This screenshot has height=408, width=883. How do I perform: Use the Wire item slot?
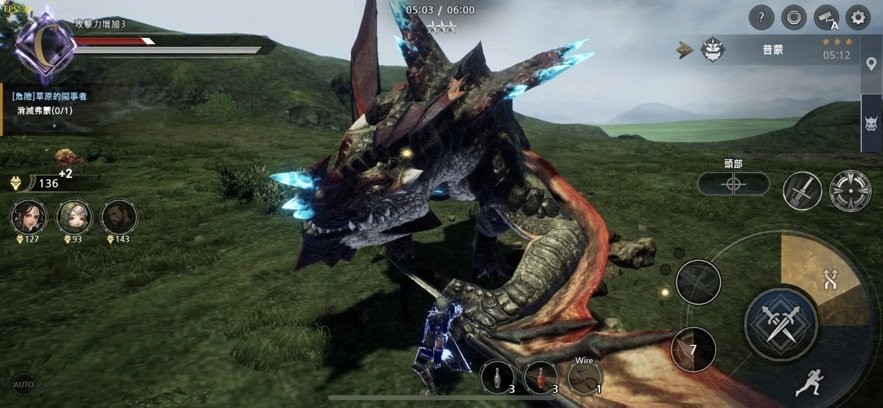point(585,378)
